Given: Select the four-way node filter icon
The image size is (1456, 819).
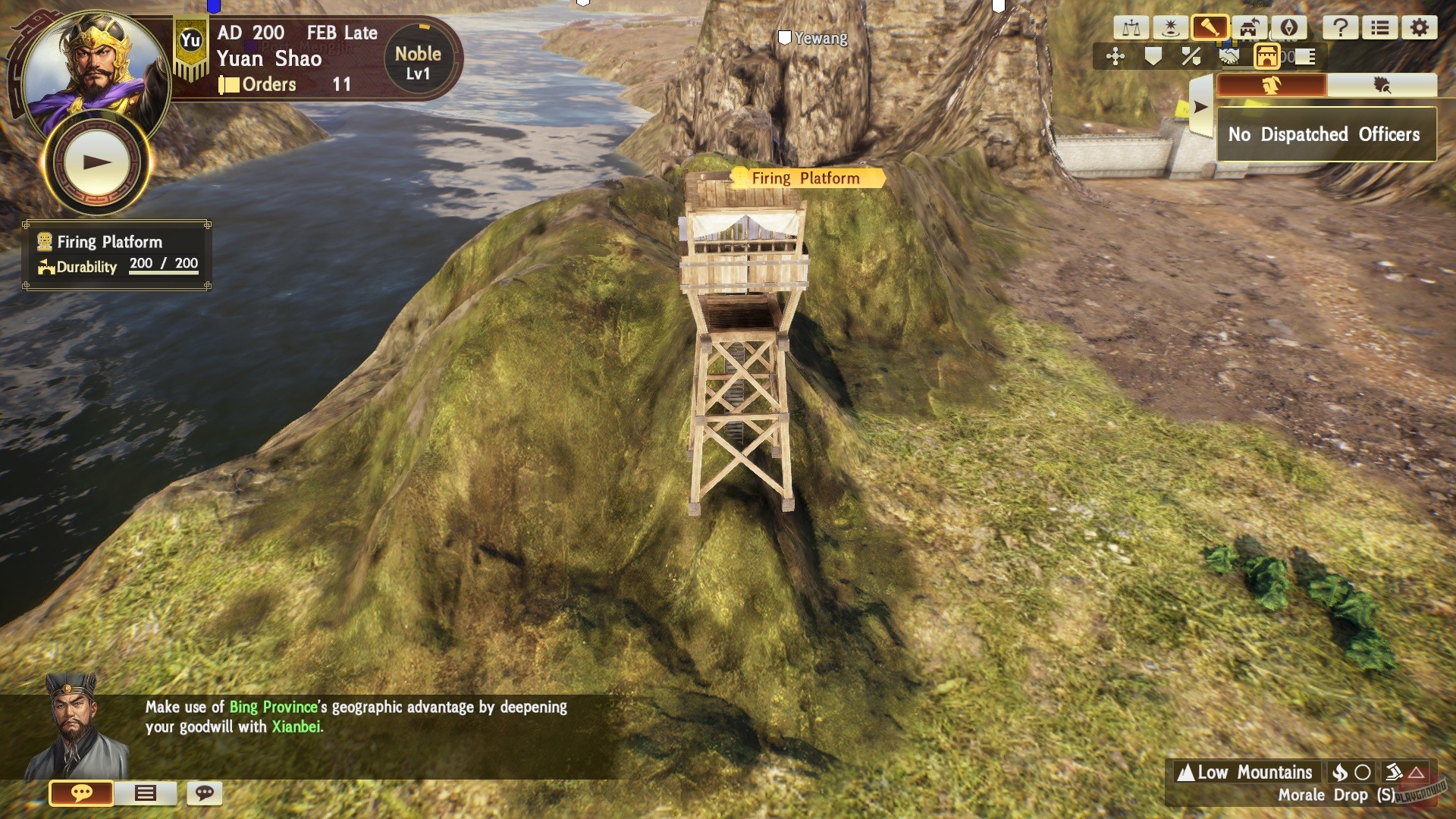Looking at the screenshot, I should [x=1116, y=57].
